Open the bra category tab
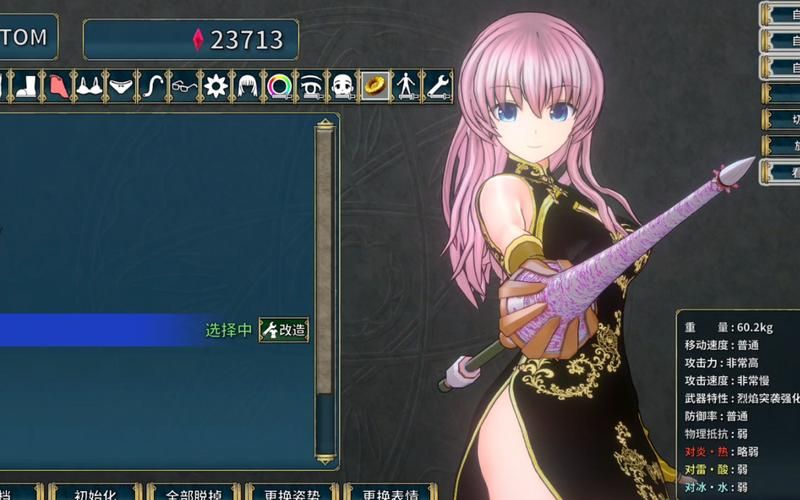 tap(90, 86)
